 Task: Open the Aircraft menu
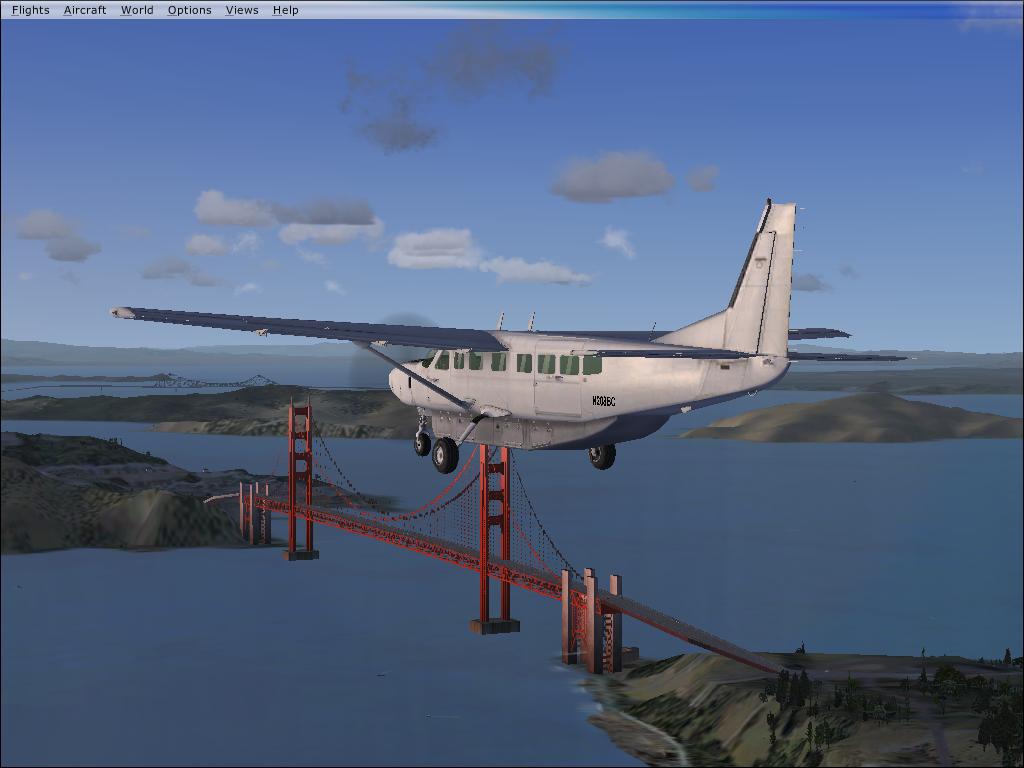tap(85, 10)
